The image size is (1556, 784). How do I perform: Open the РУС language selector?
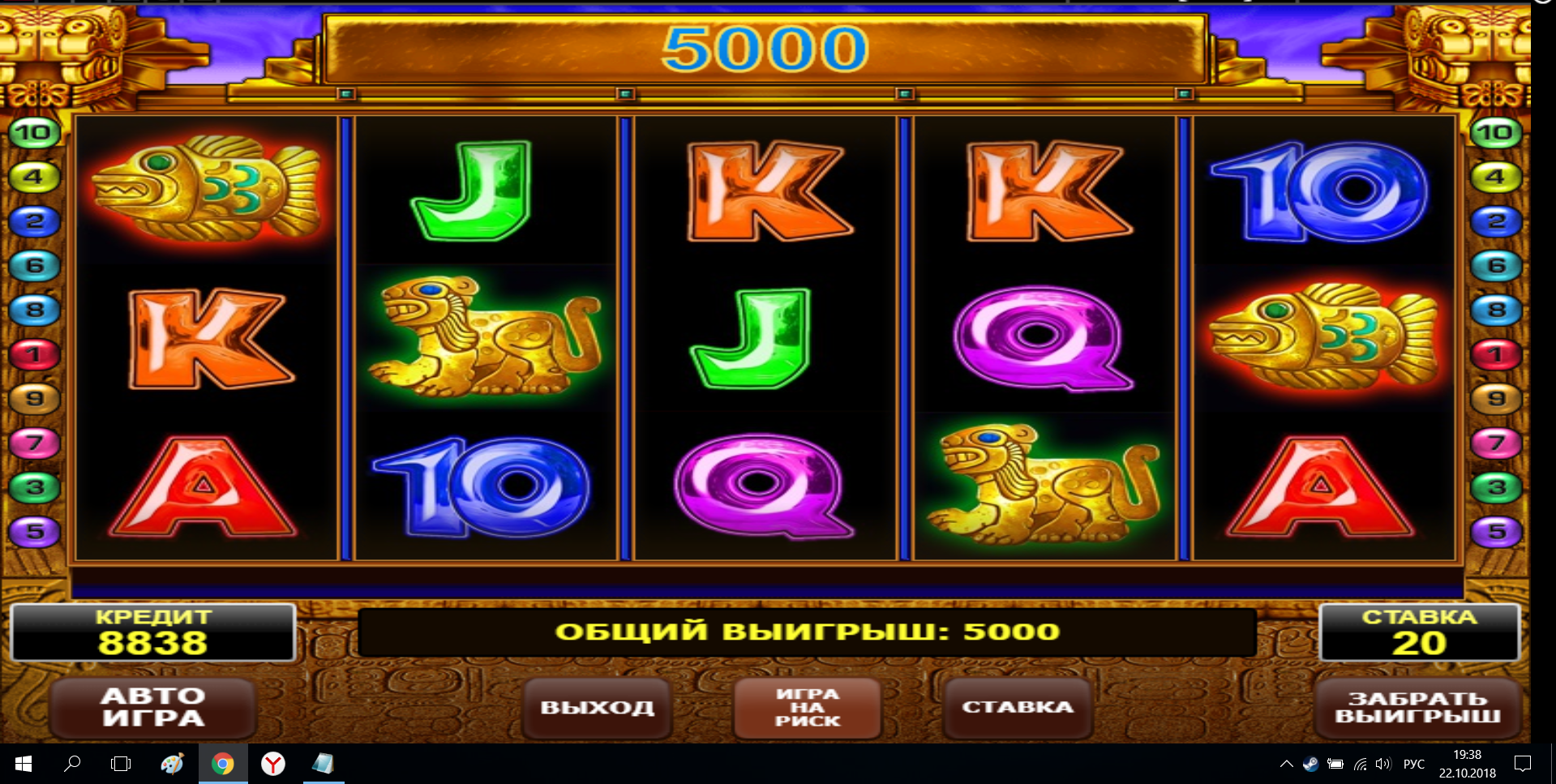coord(1413,763)
